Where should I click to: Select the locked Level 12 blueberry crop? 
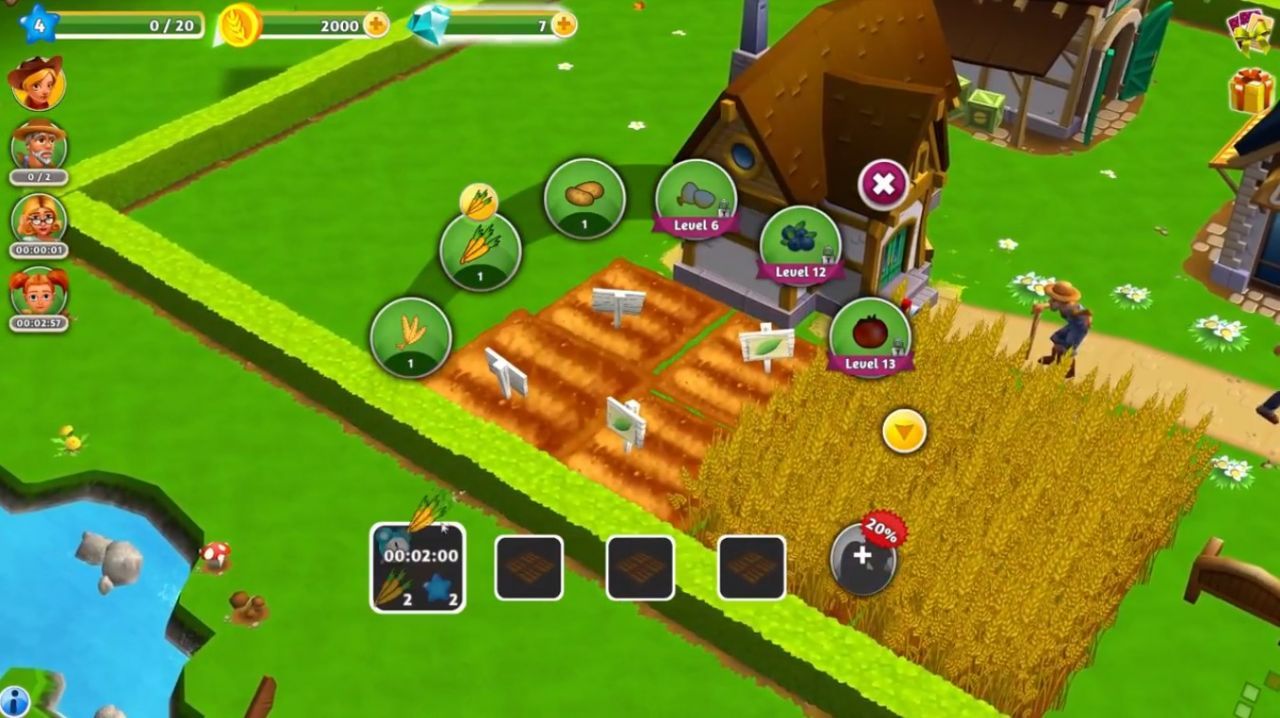pos(800,245)
